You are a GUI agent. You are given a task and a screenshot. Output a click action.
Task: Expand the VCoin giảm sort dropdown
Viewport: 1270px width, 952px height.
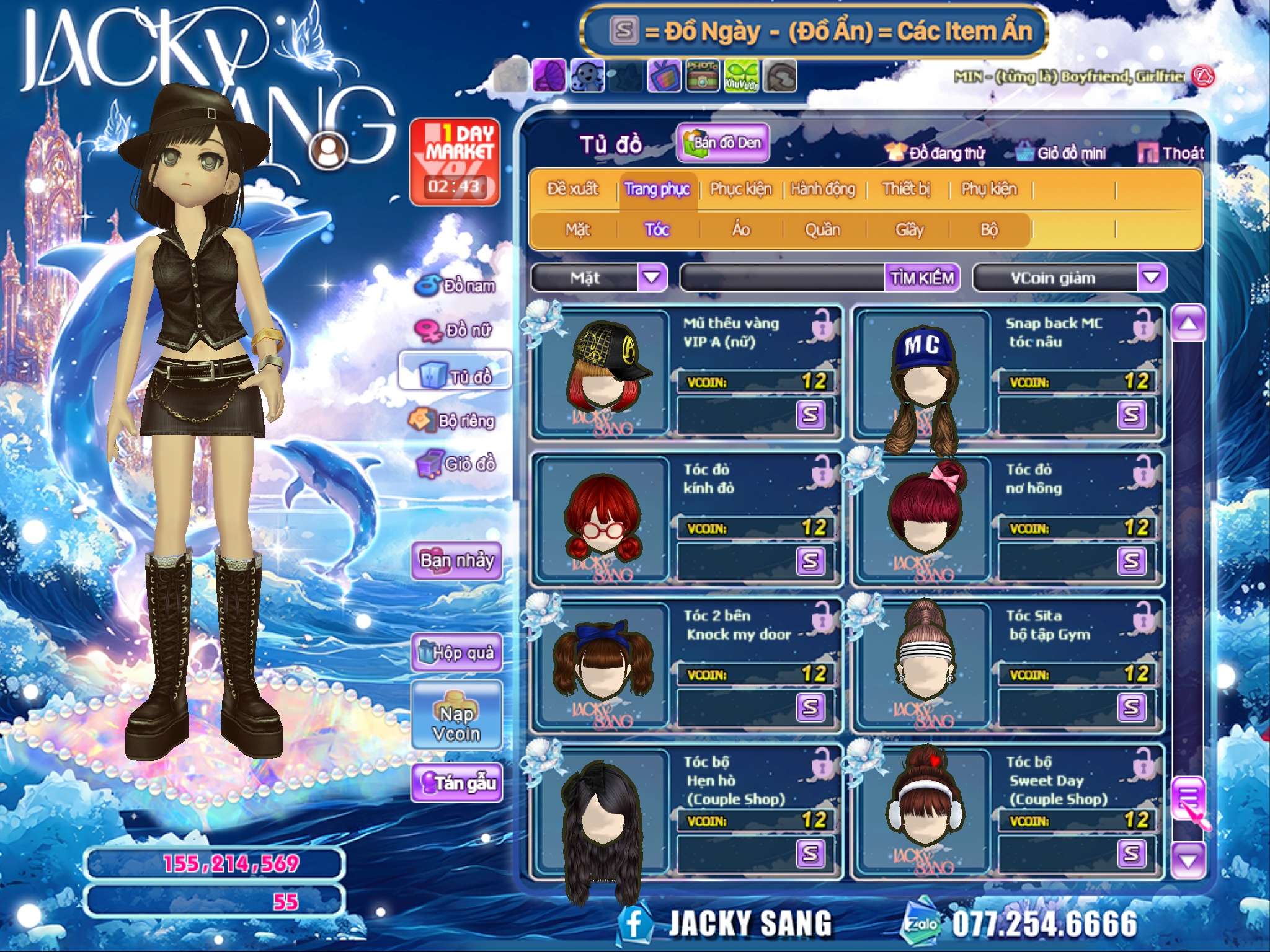tap(1152, 277)
